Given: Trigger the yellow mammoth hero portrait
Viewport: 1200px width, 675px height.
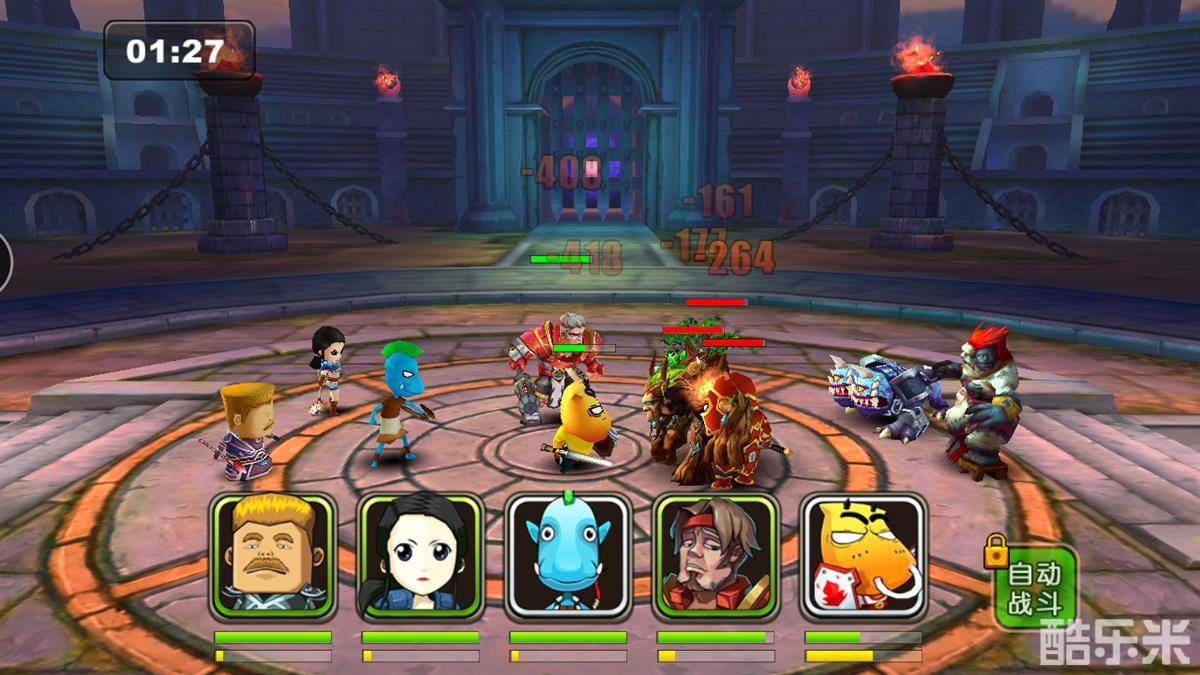Looking at the screenshot, I should [x=863, y=557].
